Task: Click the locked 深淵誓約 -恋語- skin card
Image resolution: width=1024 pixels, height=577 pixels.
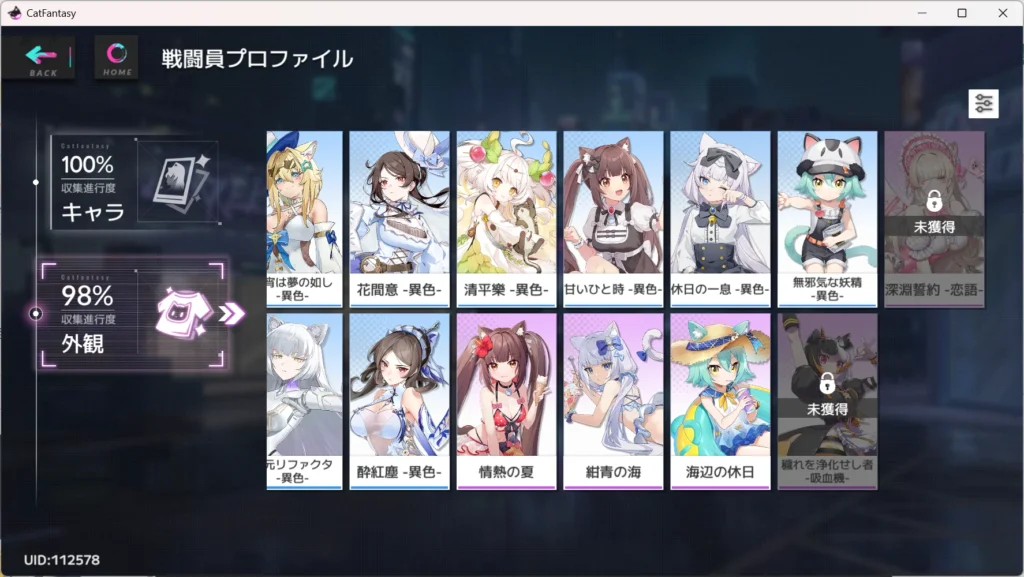Action: [x=934, y=218]
